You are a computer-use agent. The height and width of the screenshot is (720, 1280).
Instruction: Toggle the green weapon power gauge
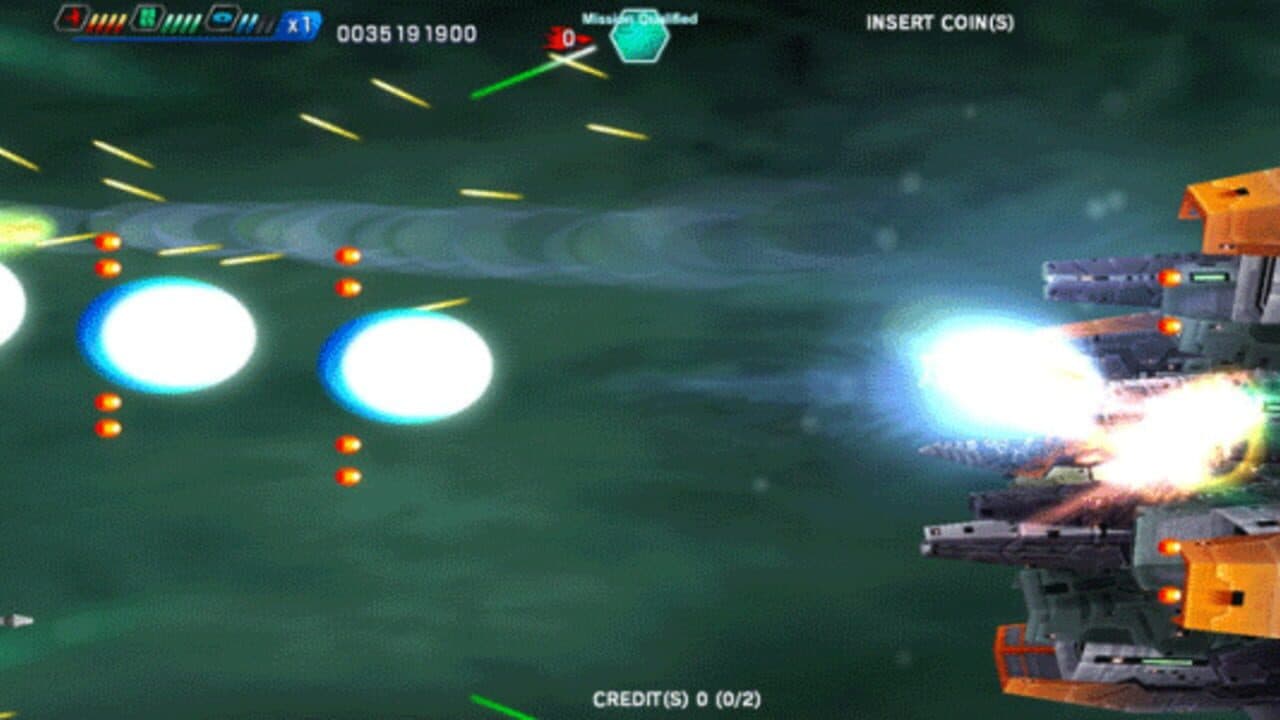click(182, 22)
